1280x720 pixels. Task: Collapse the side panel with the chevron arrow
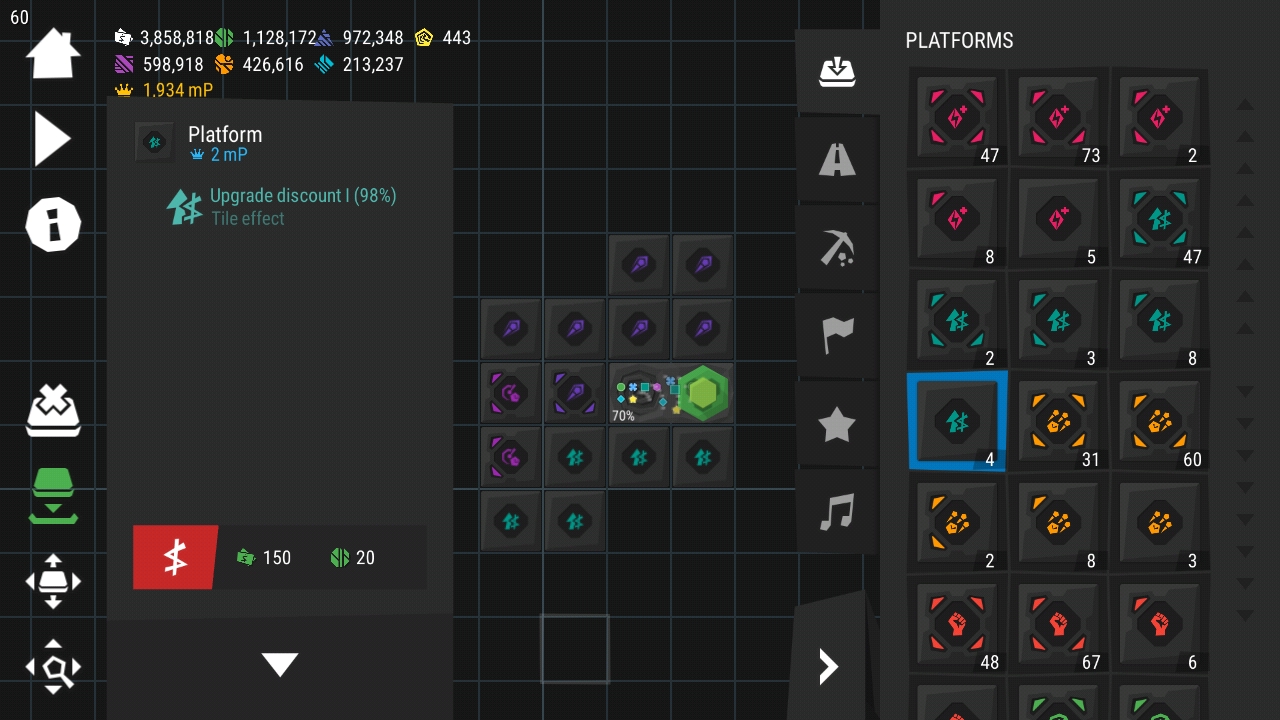point(828,666)
